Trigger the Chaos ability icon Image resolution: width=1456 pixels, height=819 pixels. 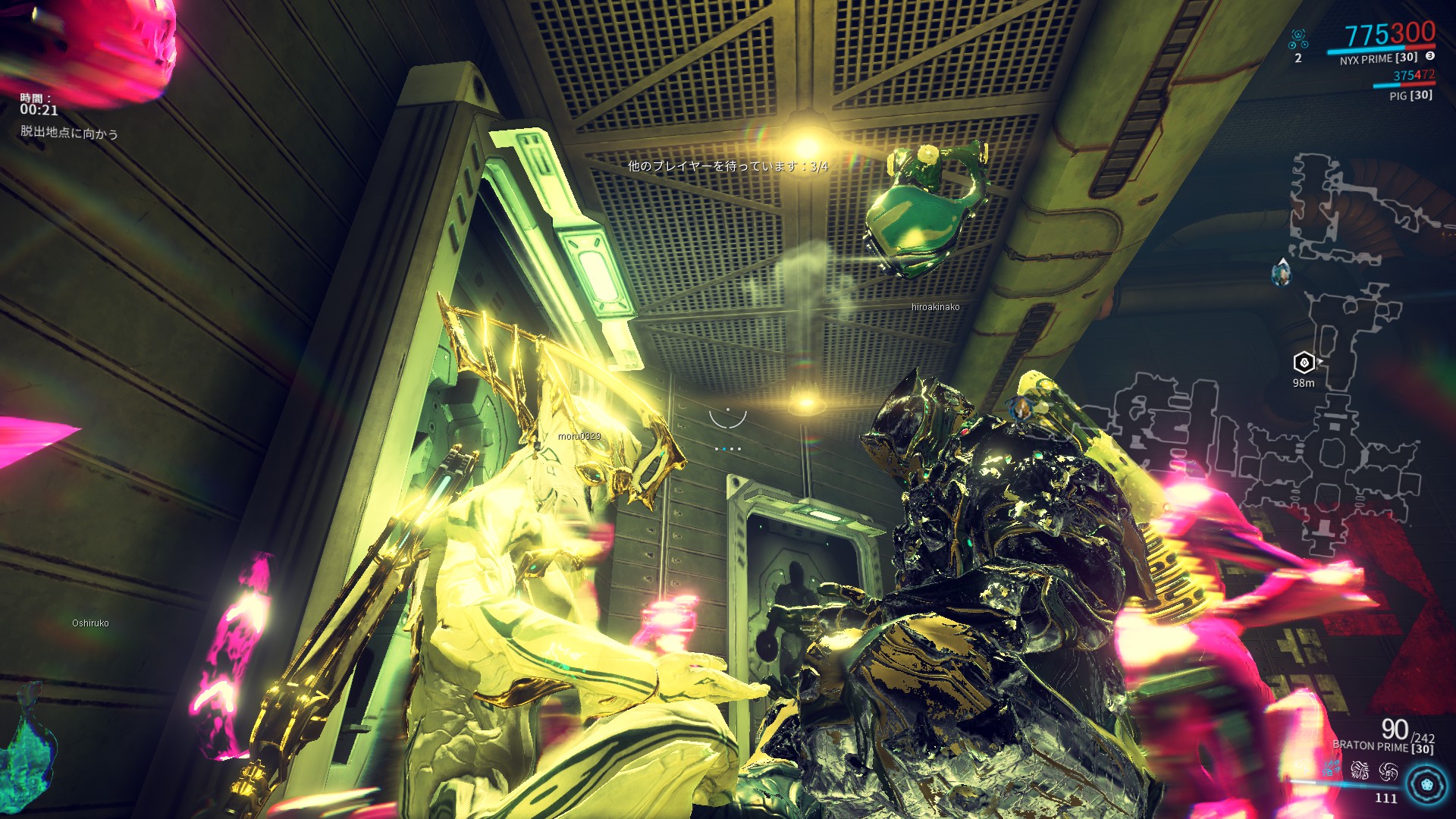click(1360, 770)
